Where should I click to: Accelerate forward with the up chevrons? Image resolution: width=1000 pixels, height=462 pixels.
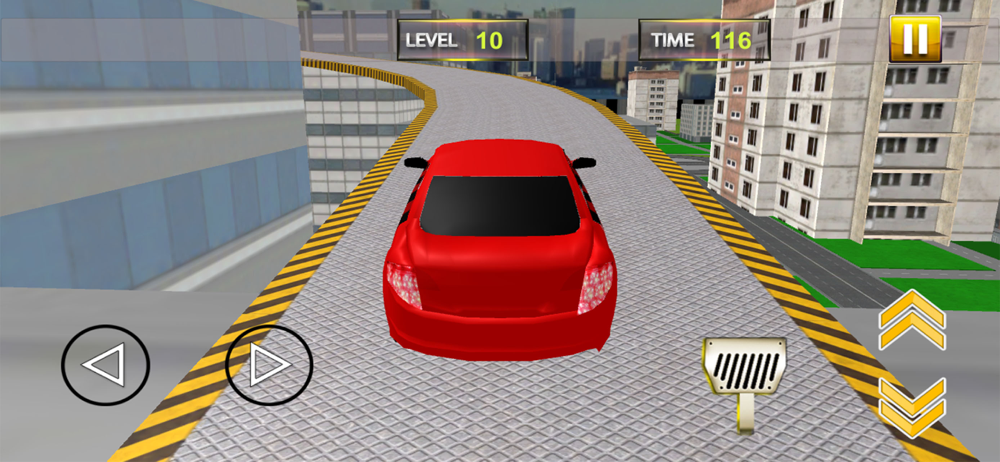coord(911,317)
